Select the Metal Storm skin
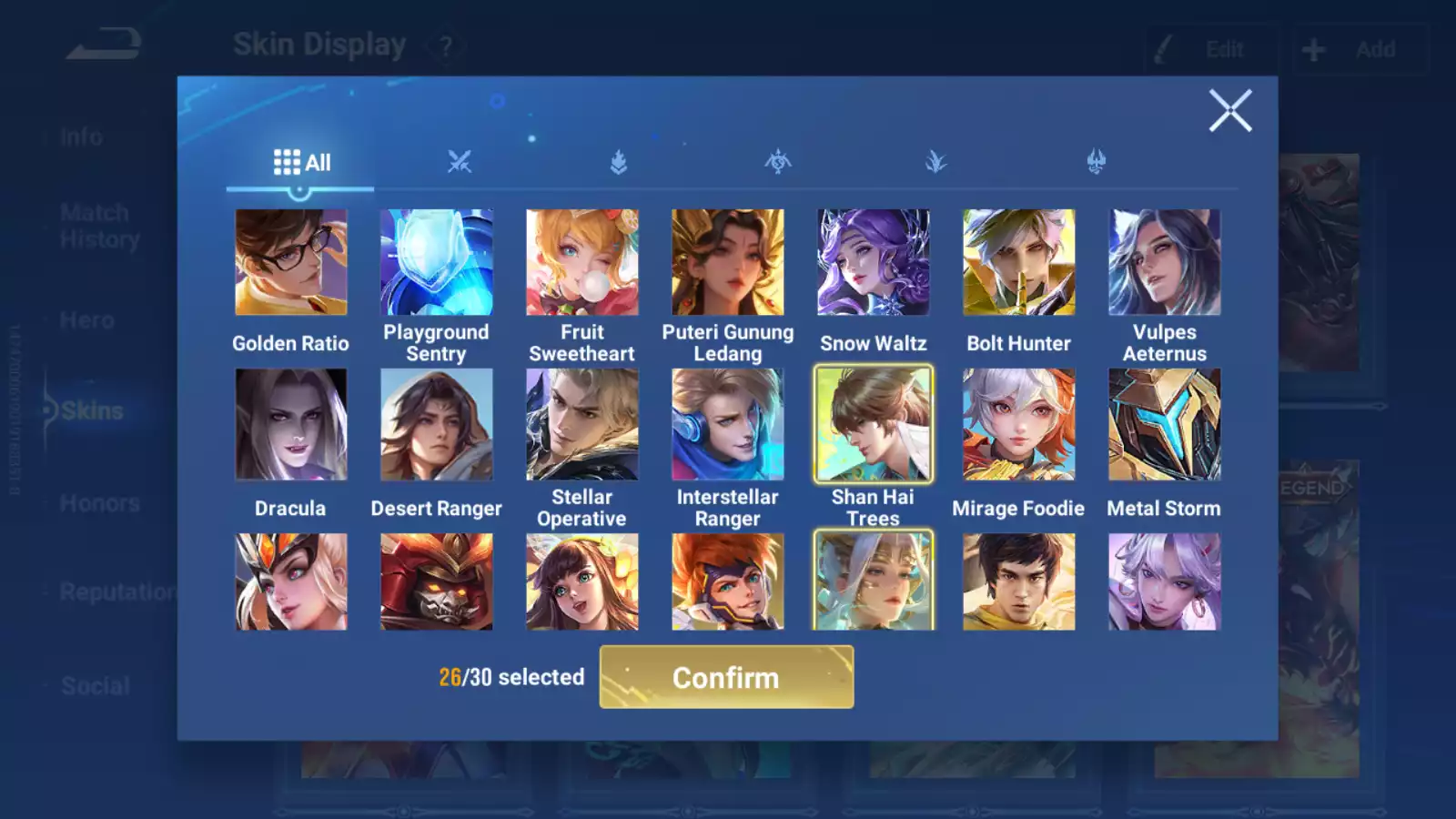Viewport: 1456px width, 819px height. (1165, 424)
